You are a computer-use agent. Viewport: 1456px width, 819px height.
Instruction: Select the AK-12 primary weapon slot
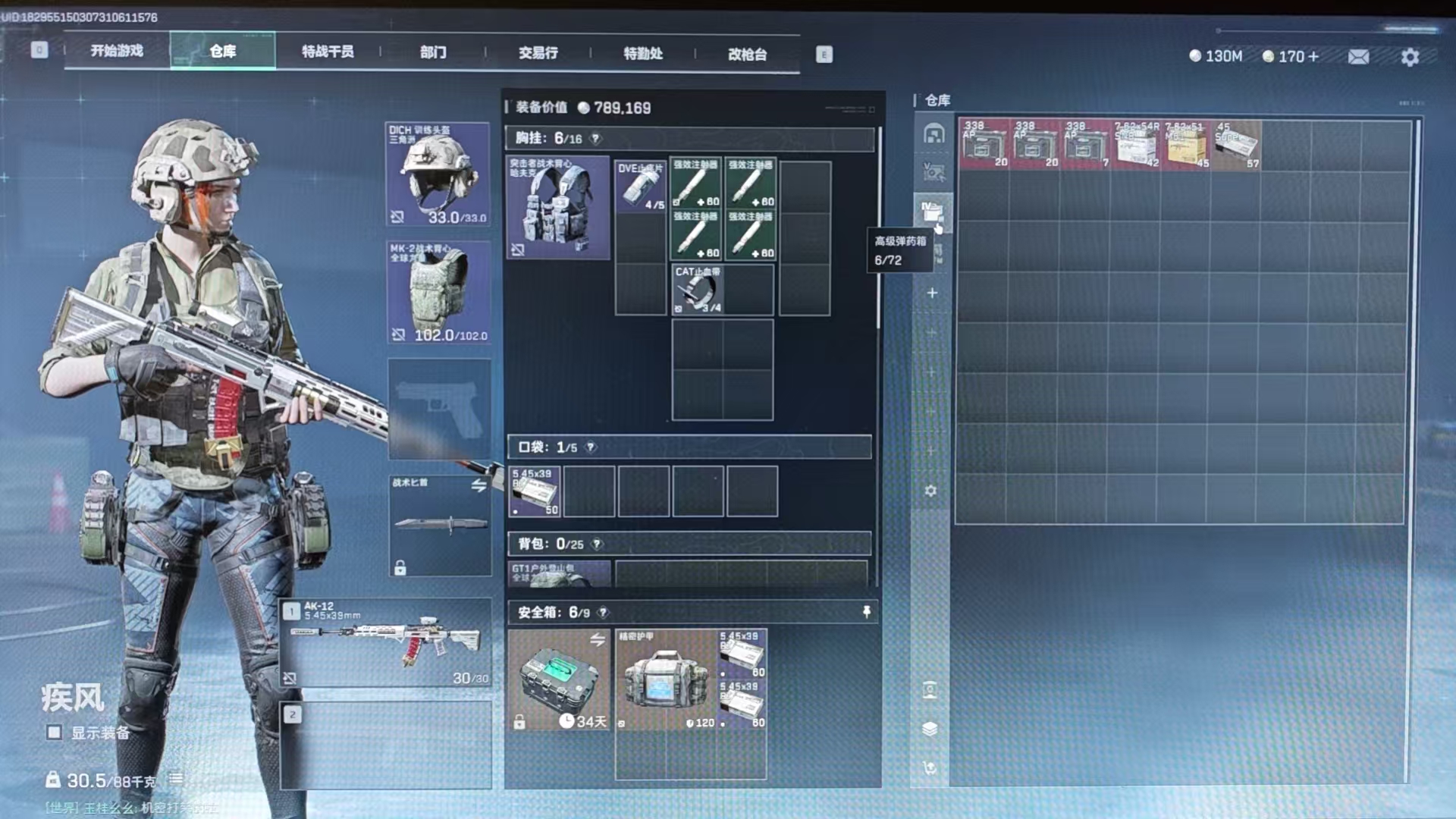387,642
